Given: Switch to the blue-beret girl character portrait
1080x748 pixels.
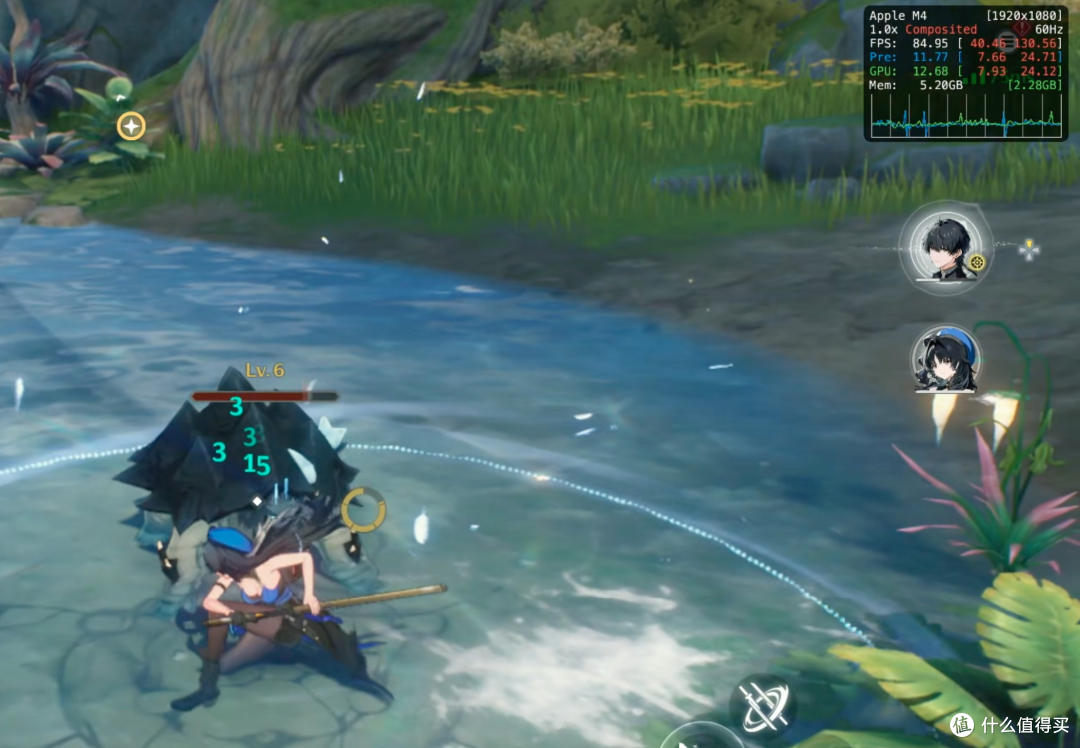Looking at the screenshot, I should 945,360.
